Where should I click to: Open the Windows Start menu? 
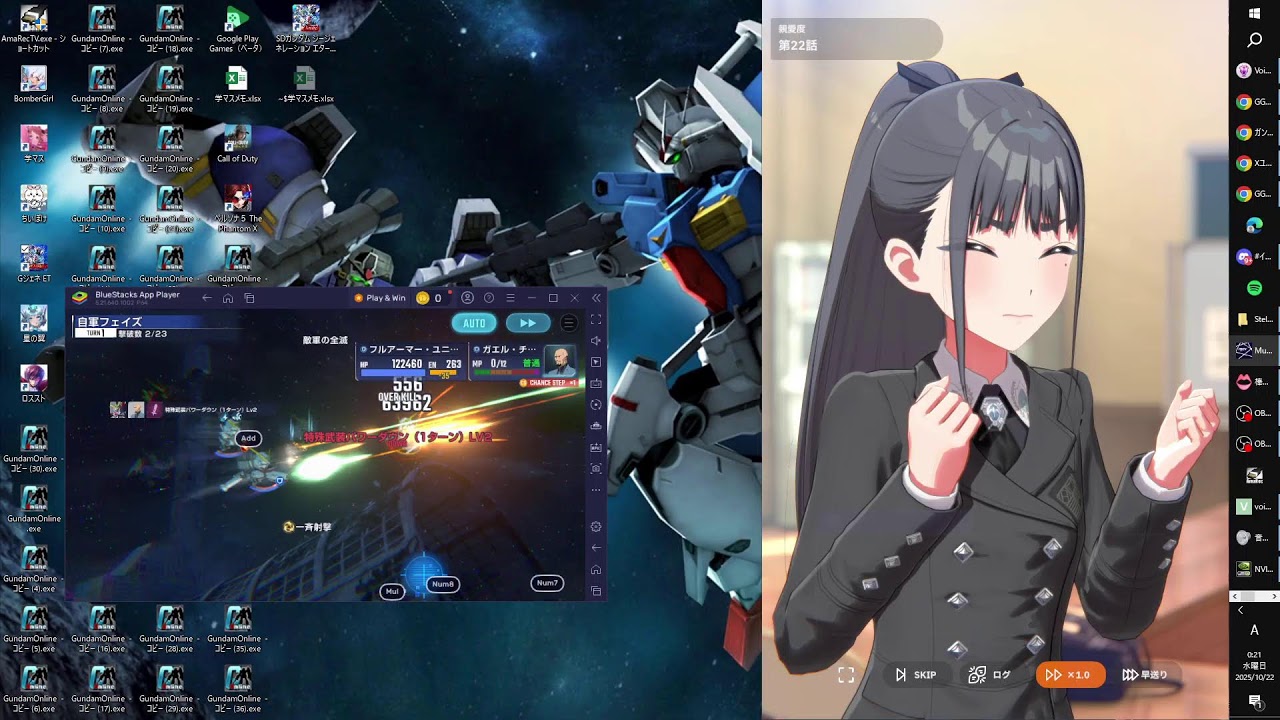click(x=1252, y=12)
